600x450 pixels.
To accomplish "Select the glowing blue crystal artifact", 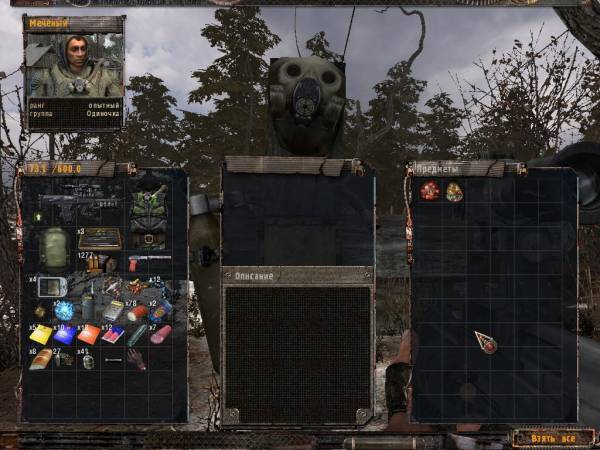I will 64,310.
